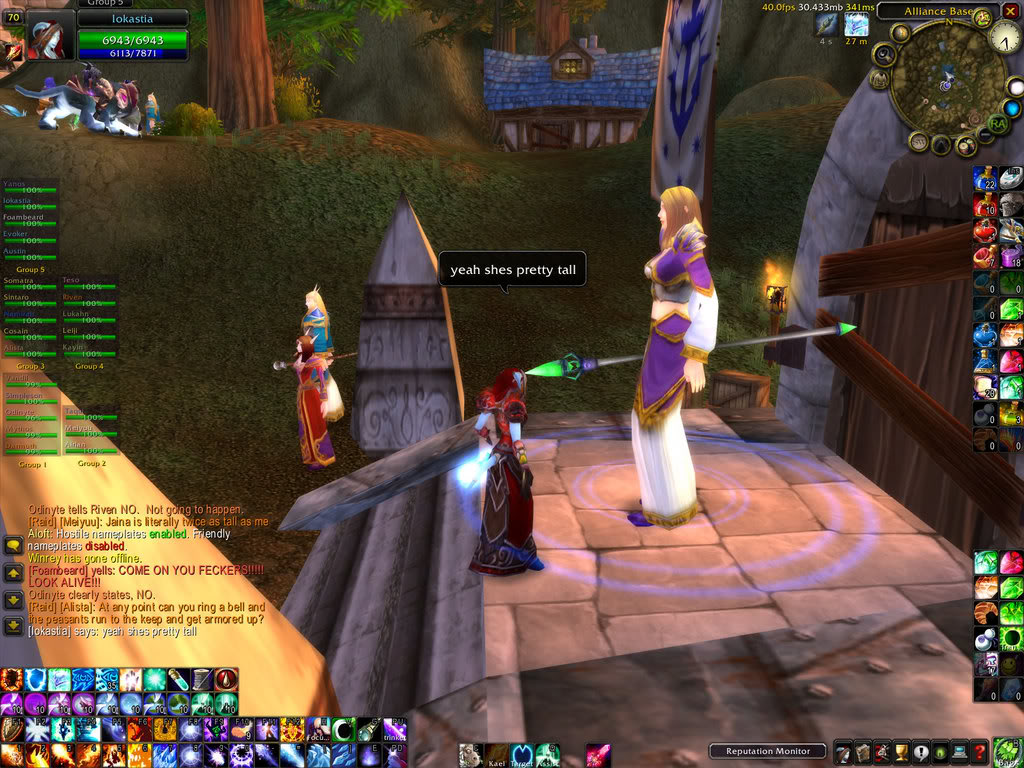Open the clock button beside the minimap
This screenshot has width=1024, height=768.
[x=1005, y=38]
